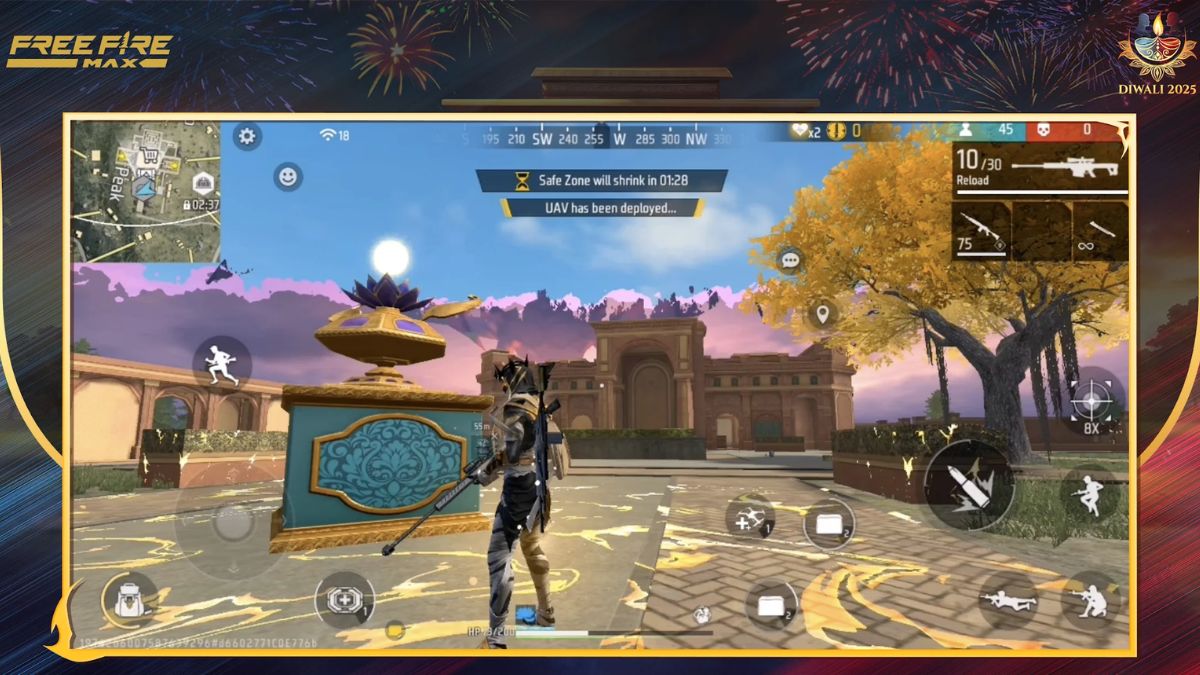Select the melee weapon slot

[x=1101, y=231]
